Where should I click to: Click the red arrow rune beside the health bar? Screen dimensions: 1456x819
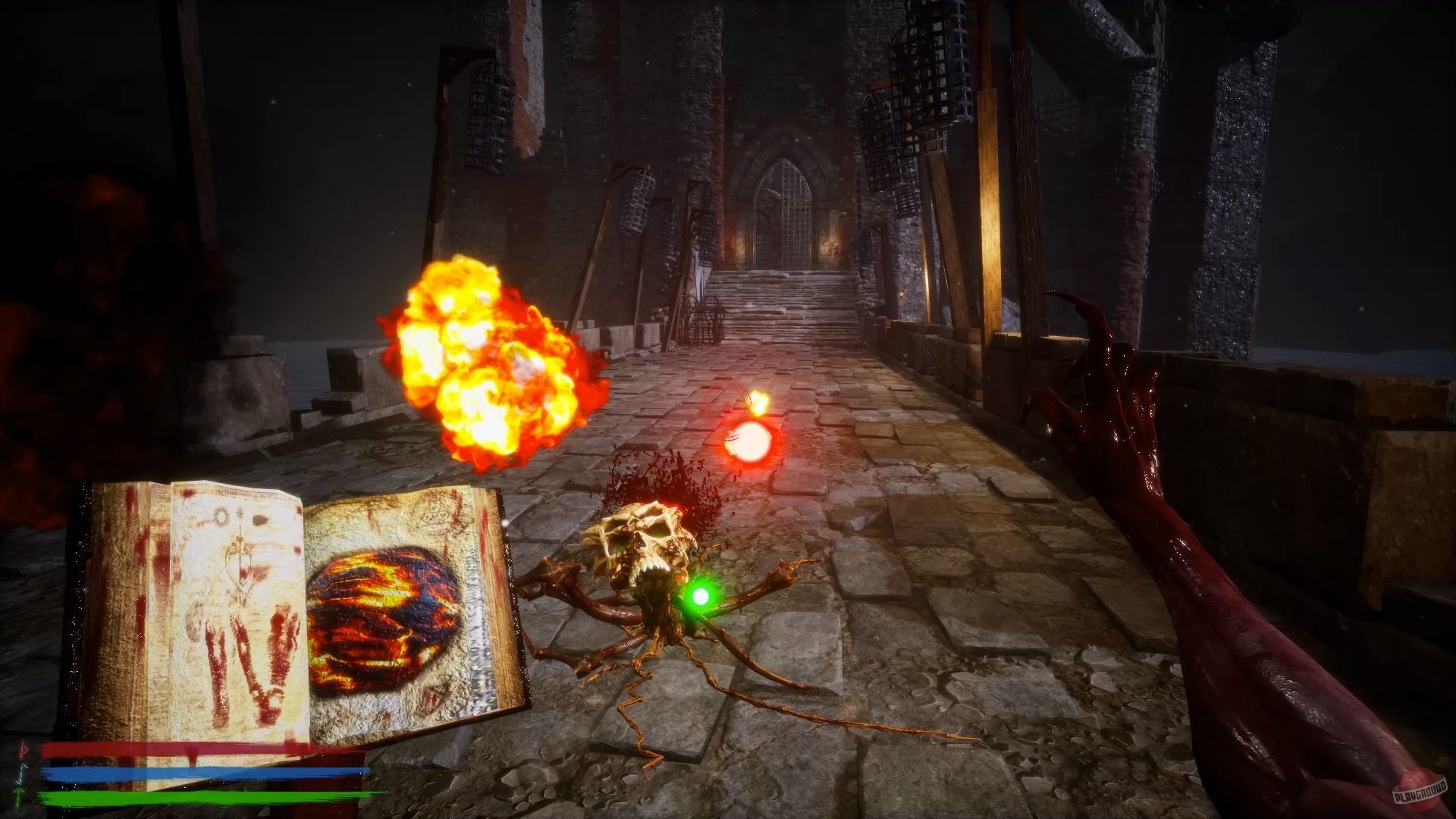coord(23,749)
